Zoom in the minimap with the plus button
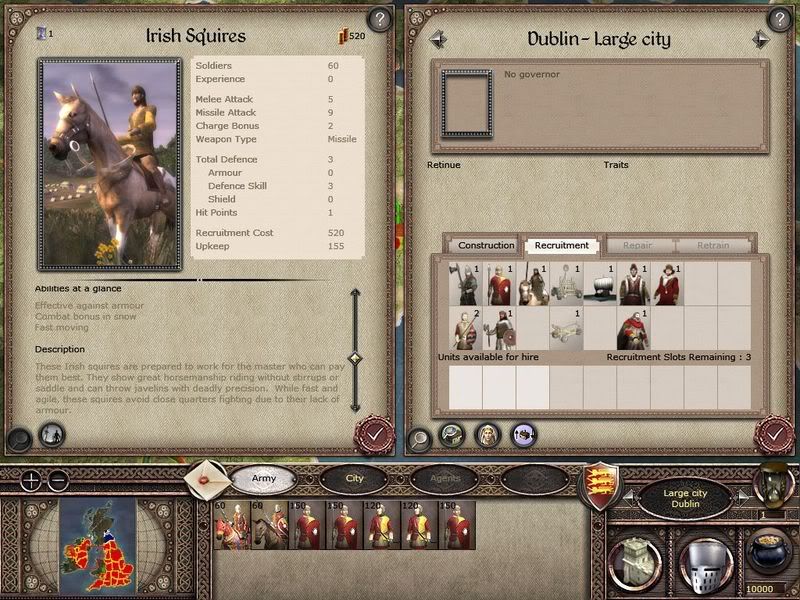800x600 pixels. 31,481
